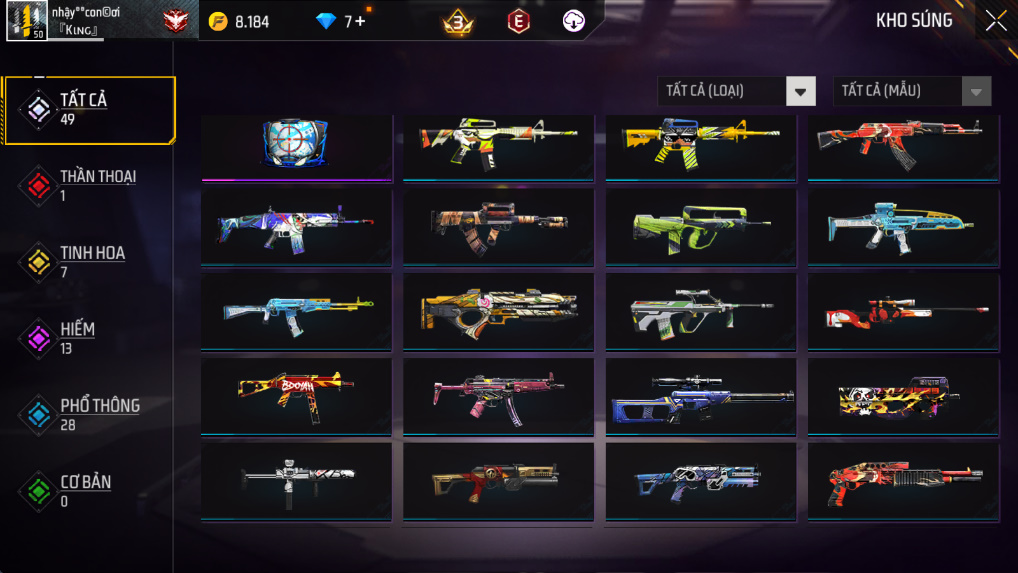The width and height of the screenshot is (1018, 573).
Task: Close the weapon vault screen
Action: pos(995,21)
